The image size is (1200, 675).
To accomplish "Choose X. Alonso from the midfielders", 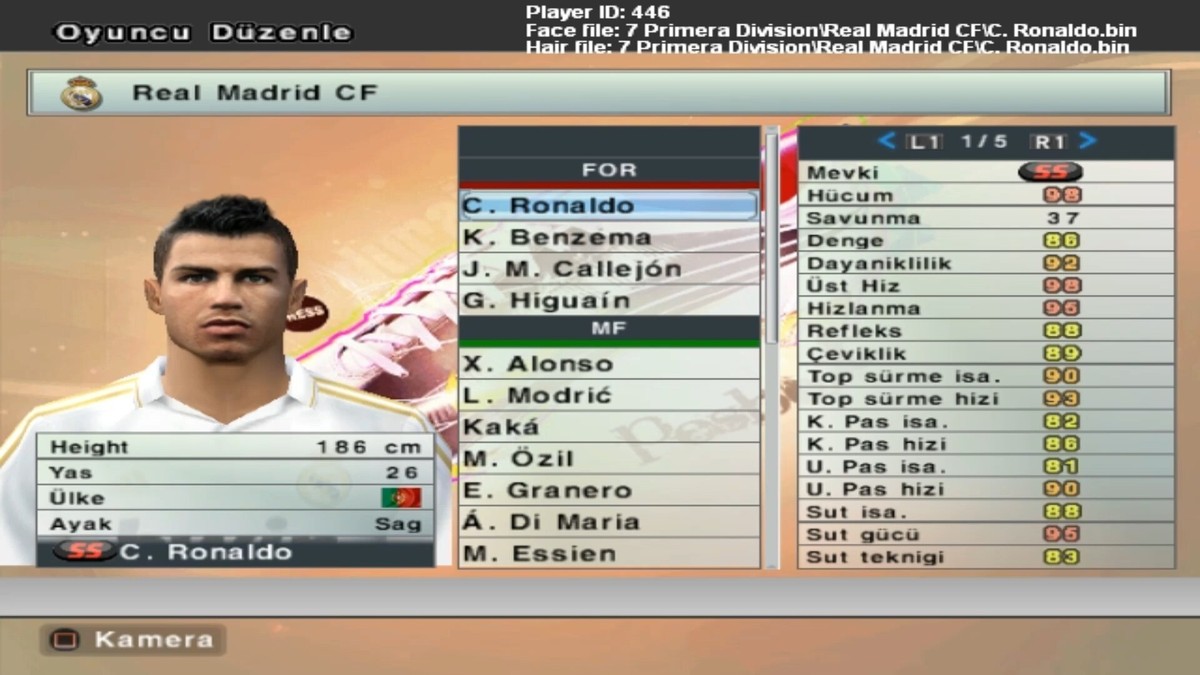I will pos(608,364).
